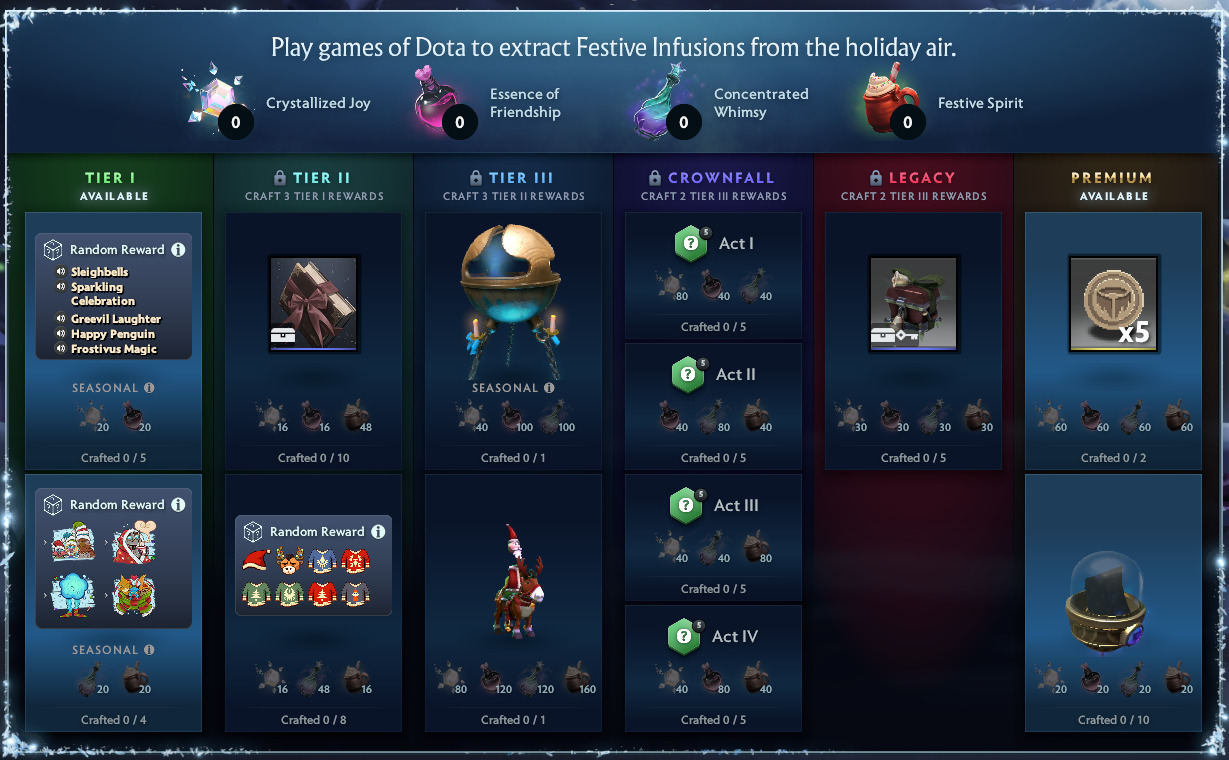Play the Happy Penguin sound preview
Viewport: 1229px width, 760px height.
tap(61, 334)
